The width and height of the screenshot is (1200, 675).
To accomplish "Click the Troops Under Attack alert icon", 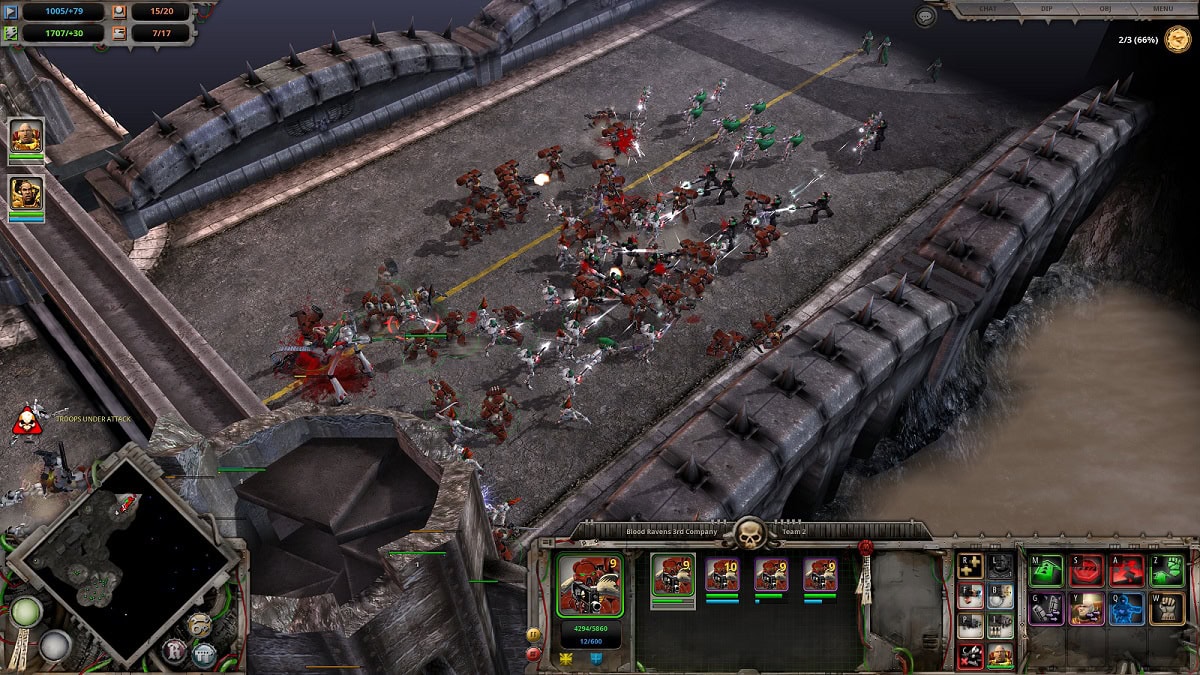I will tap(27, 420).
